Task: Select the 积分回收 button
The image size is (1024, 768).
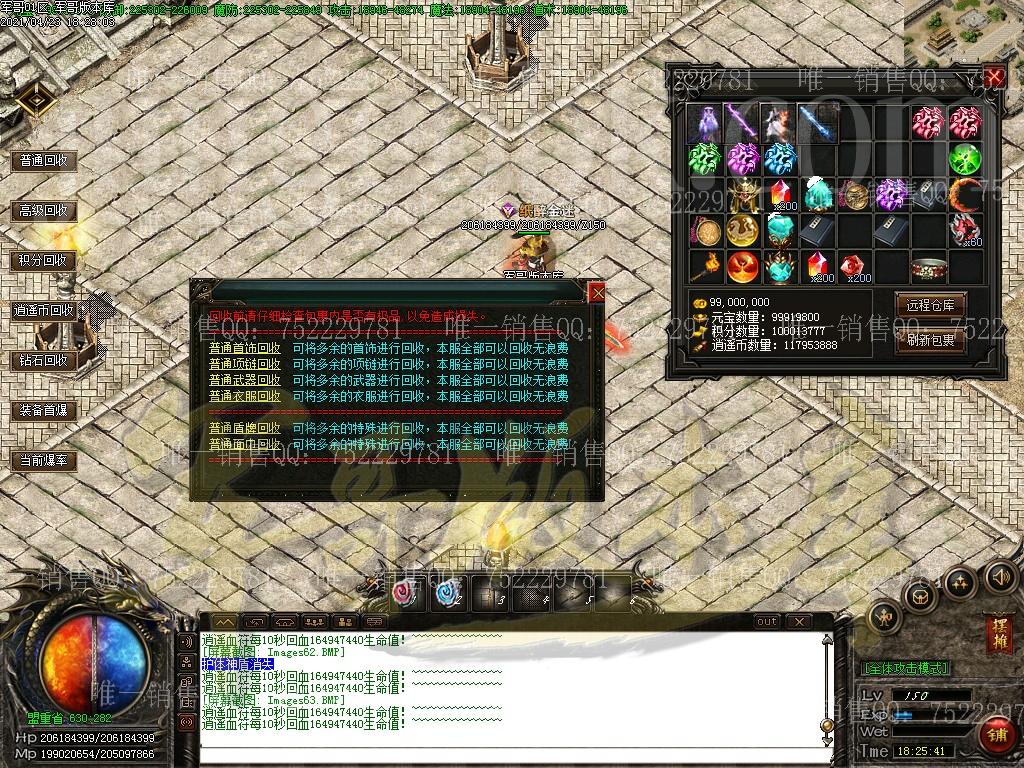Action: [44, 260]
